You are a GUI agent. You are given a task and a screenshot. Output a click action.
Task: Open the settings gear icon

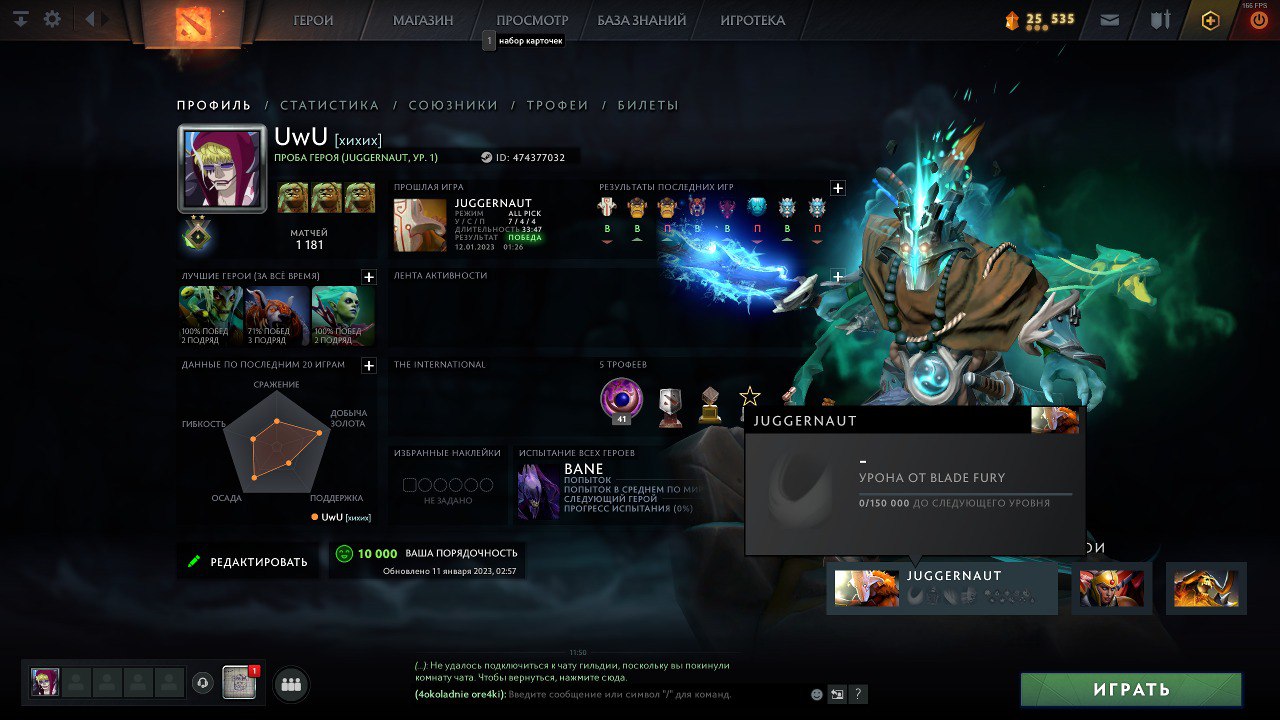(52, 19)
